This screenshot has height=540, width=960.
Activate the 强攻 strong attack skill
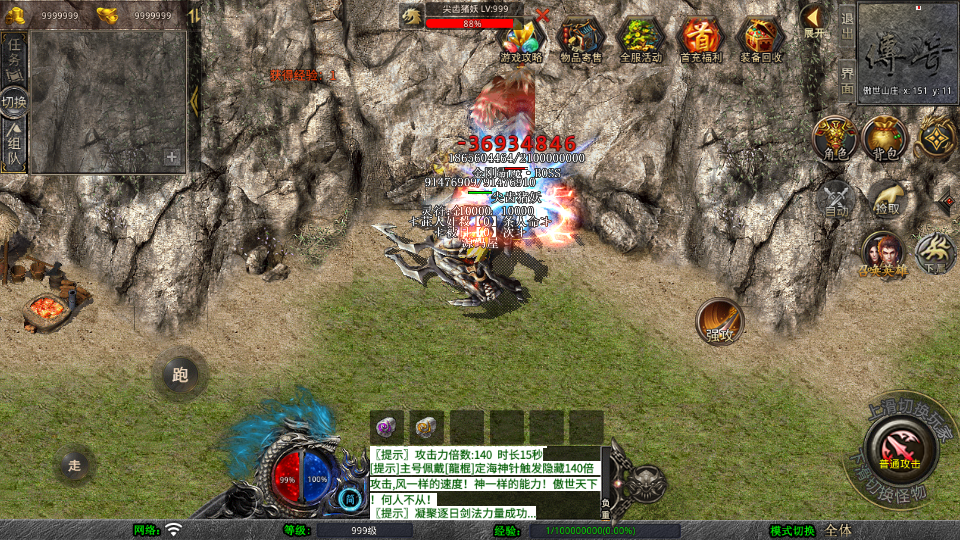[720, 322]
